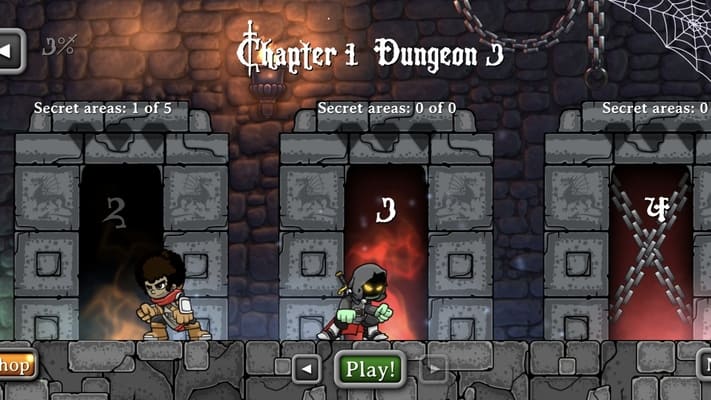Select the previous dungeon with the left arrow beside Play!
This screenshot has height=400, width=711.
pos(307,369)
